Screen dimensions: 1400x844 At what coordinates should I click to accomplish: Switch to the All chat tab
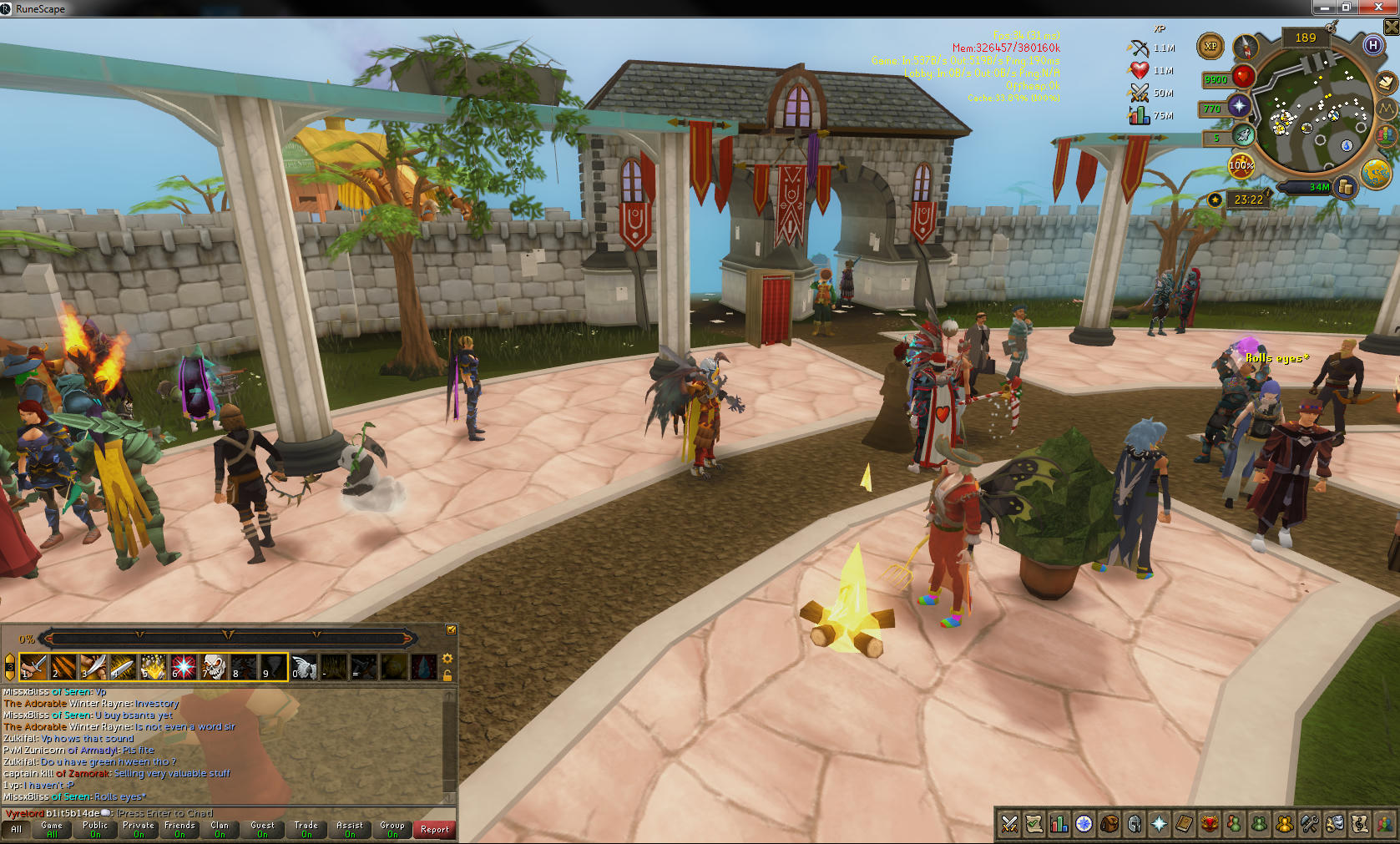coord(16,829)
